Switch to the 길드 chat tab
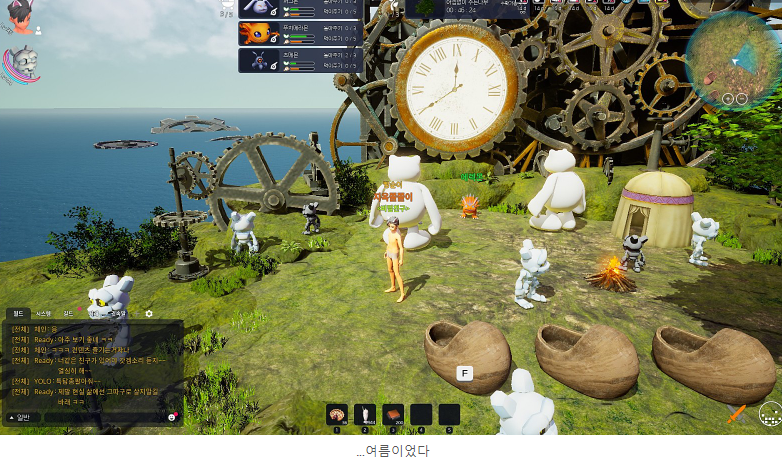Screen dimensions: 782x473 coord(68,313)
